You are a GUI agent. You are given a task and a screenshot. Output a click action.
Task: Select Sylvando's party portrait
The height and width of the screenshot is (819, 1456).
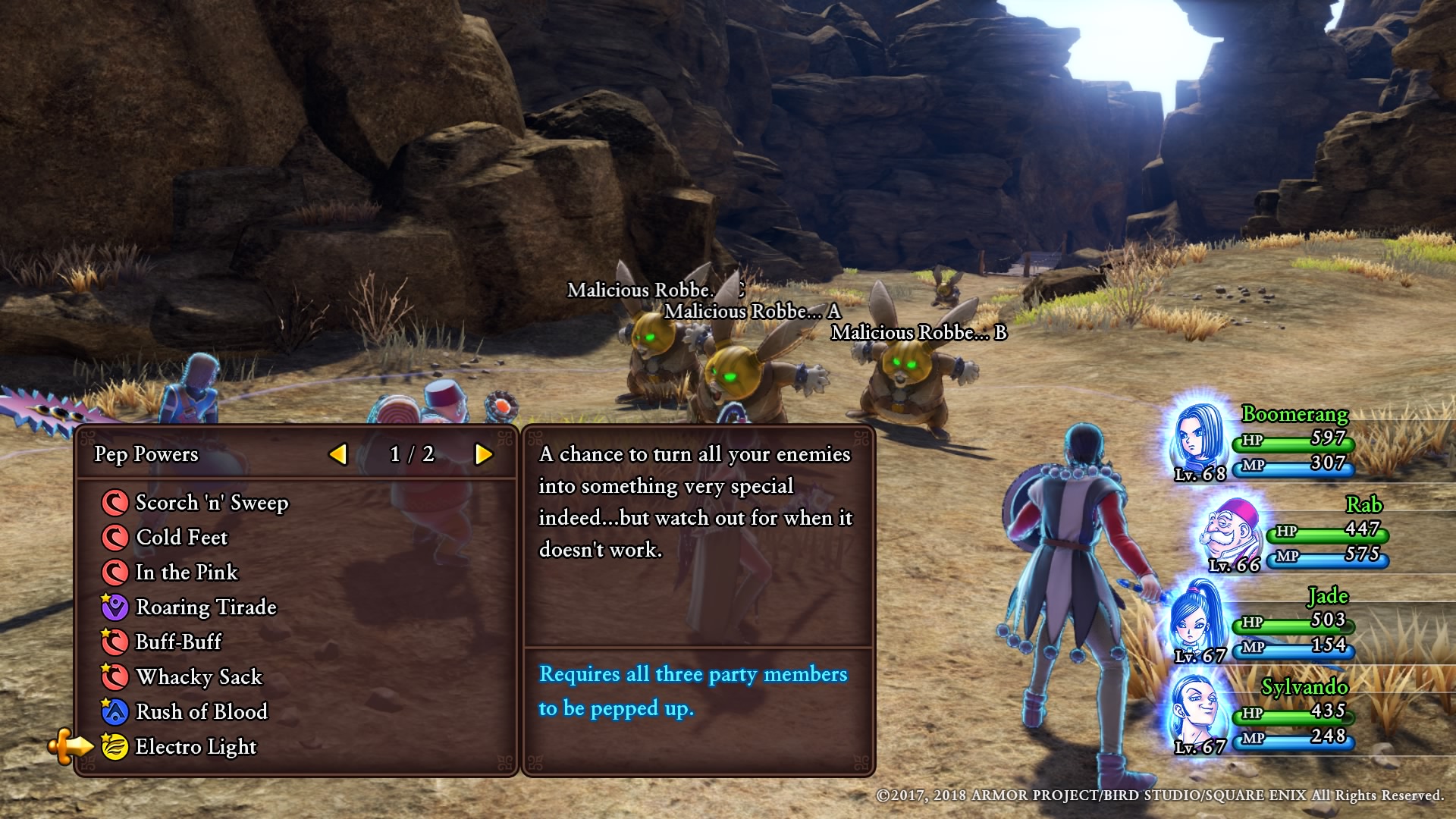1197,711
